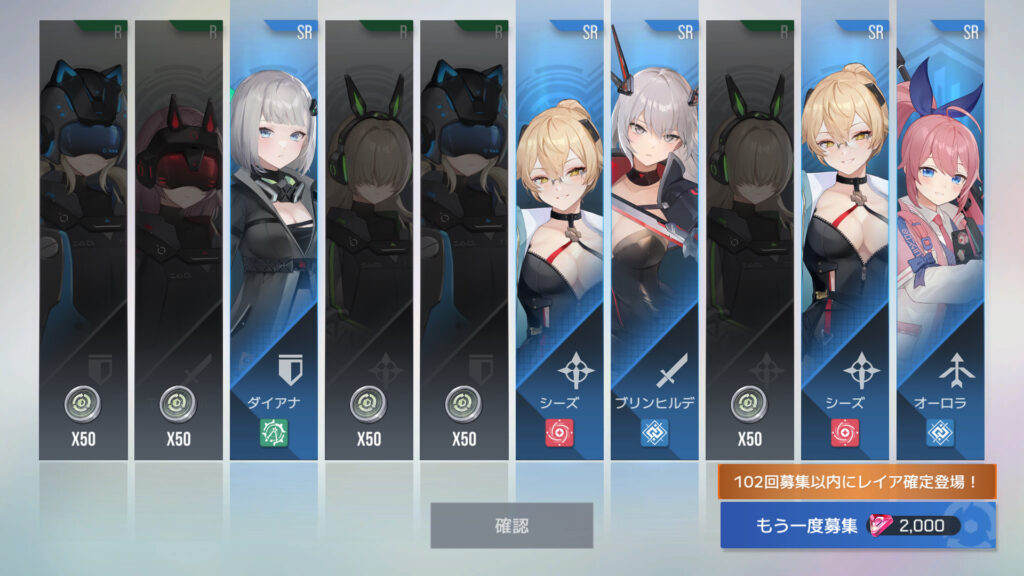Select the ダイアナ SR character card
Image resolution: width=1024 pixels, height=576 pixels.
pos(273,240)
